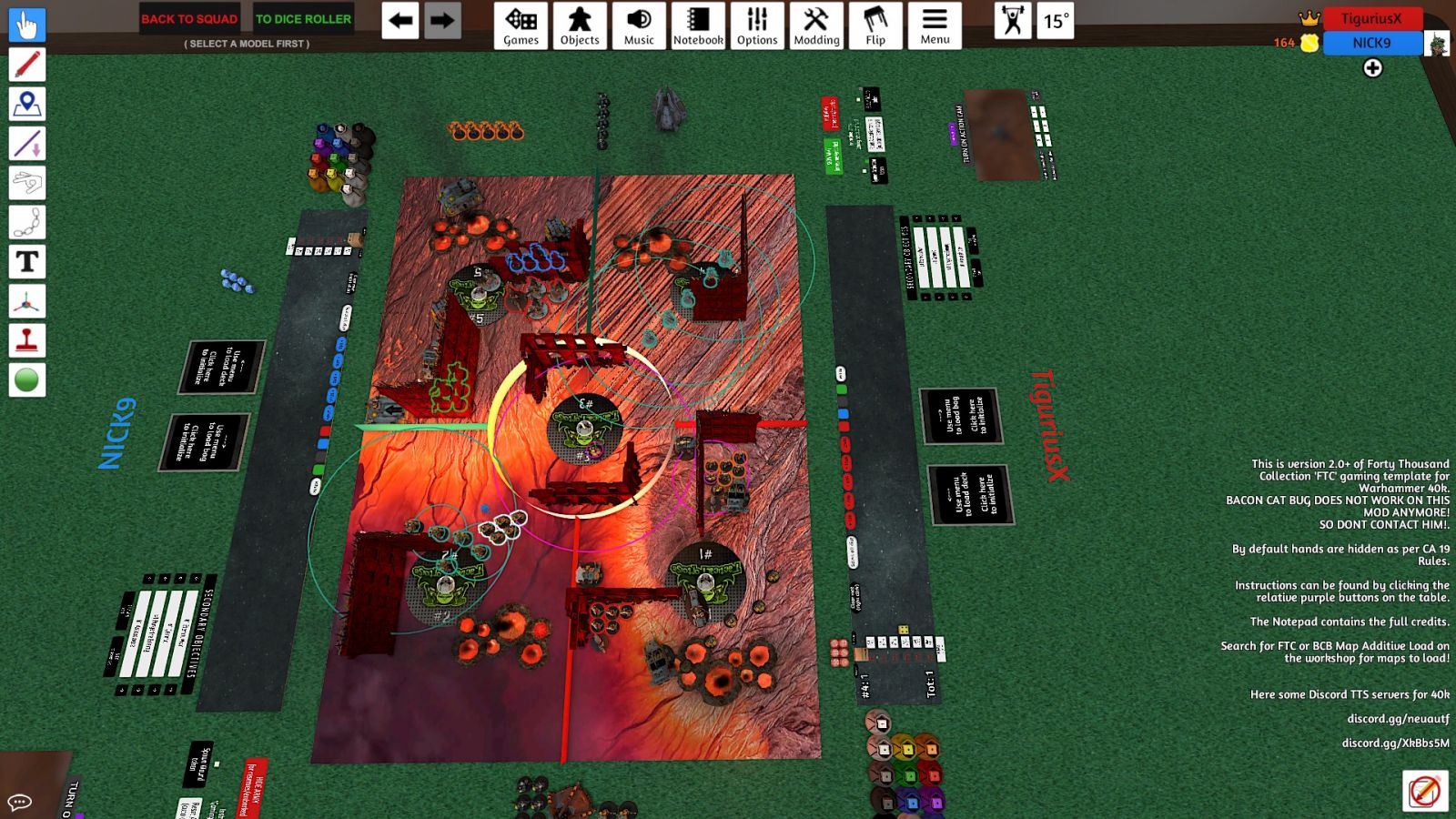Select the text tool
This screenshot has width=1456, height=819.
coord(27,262)
